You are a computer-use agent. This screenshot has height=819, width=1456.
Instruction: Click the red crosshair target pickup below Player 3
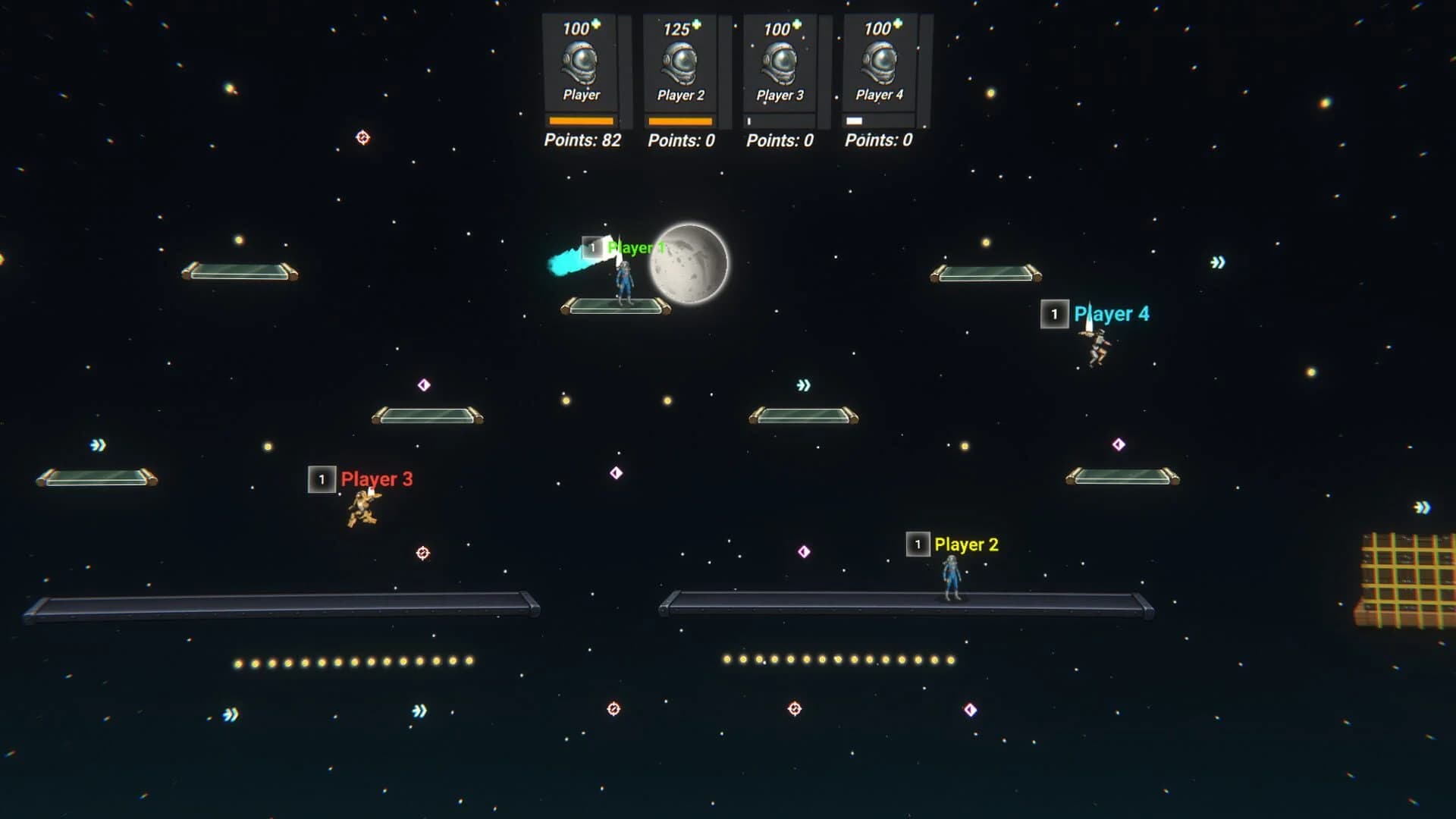point(421,554)
